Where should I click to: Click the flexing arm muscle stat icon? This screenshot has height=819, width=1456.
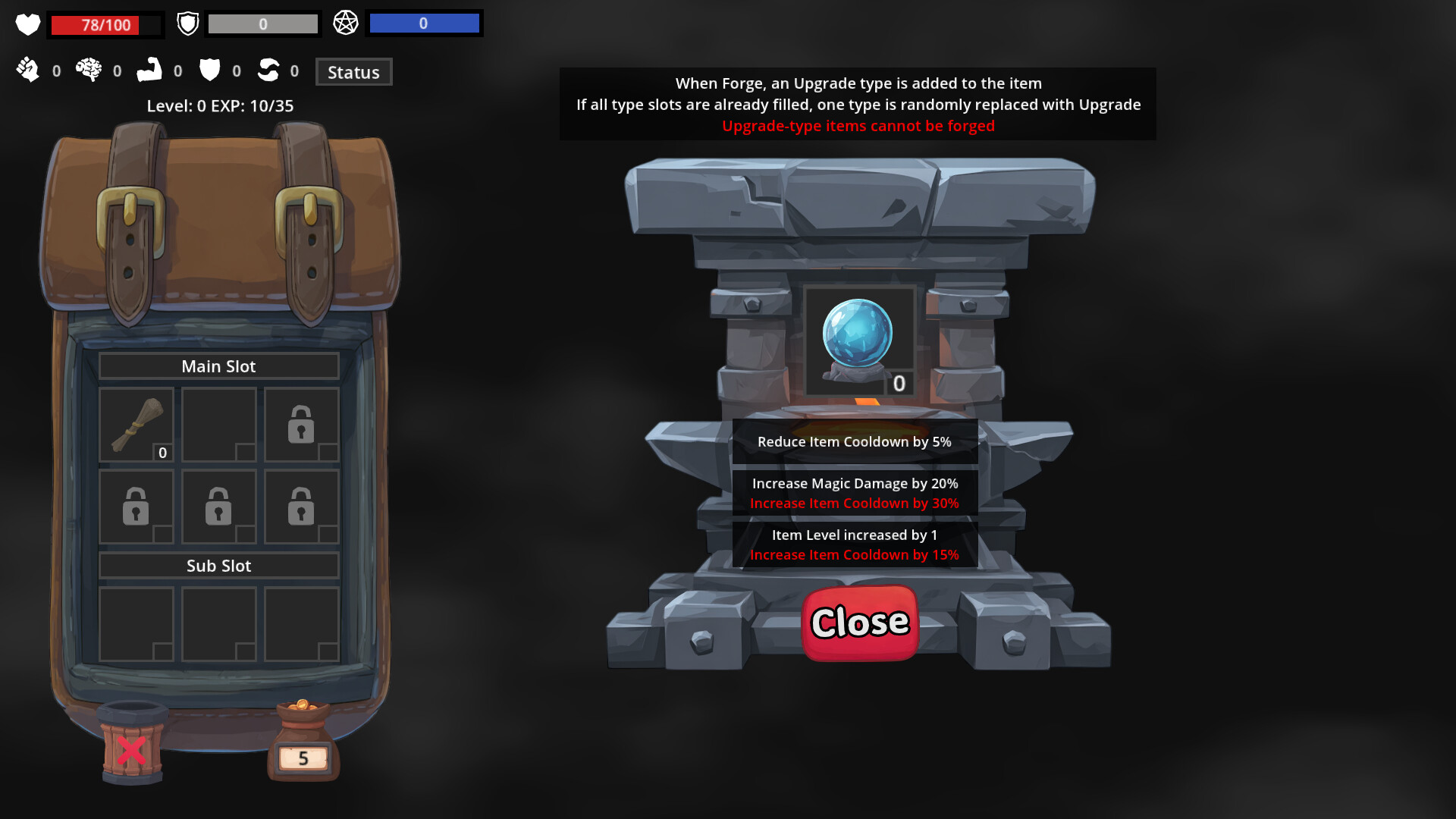click(150, 71)
